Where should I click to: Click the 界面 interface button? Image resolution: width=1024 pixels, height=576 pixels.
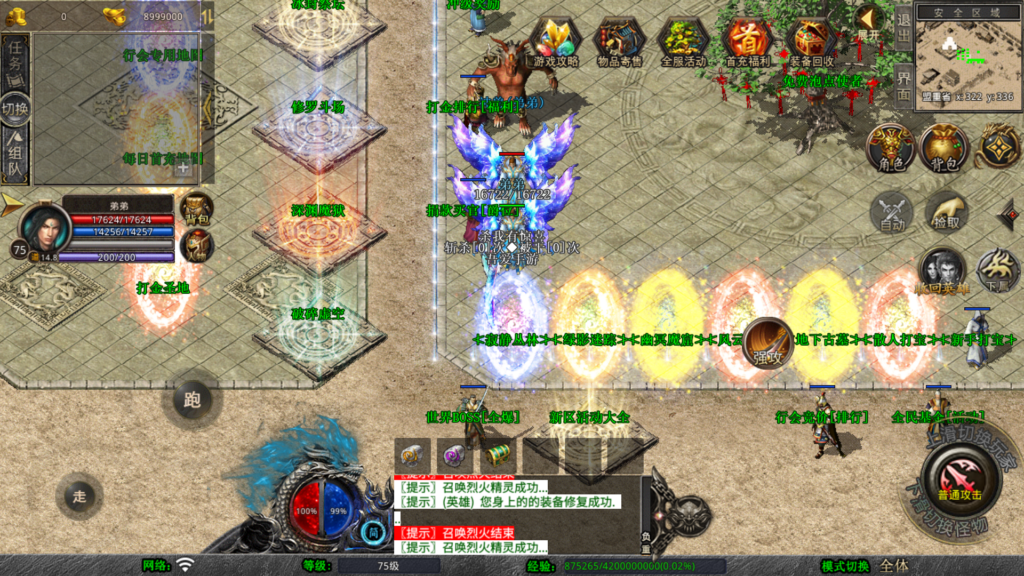[x=902, y=84]
